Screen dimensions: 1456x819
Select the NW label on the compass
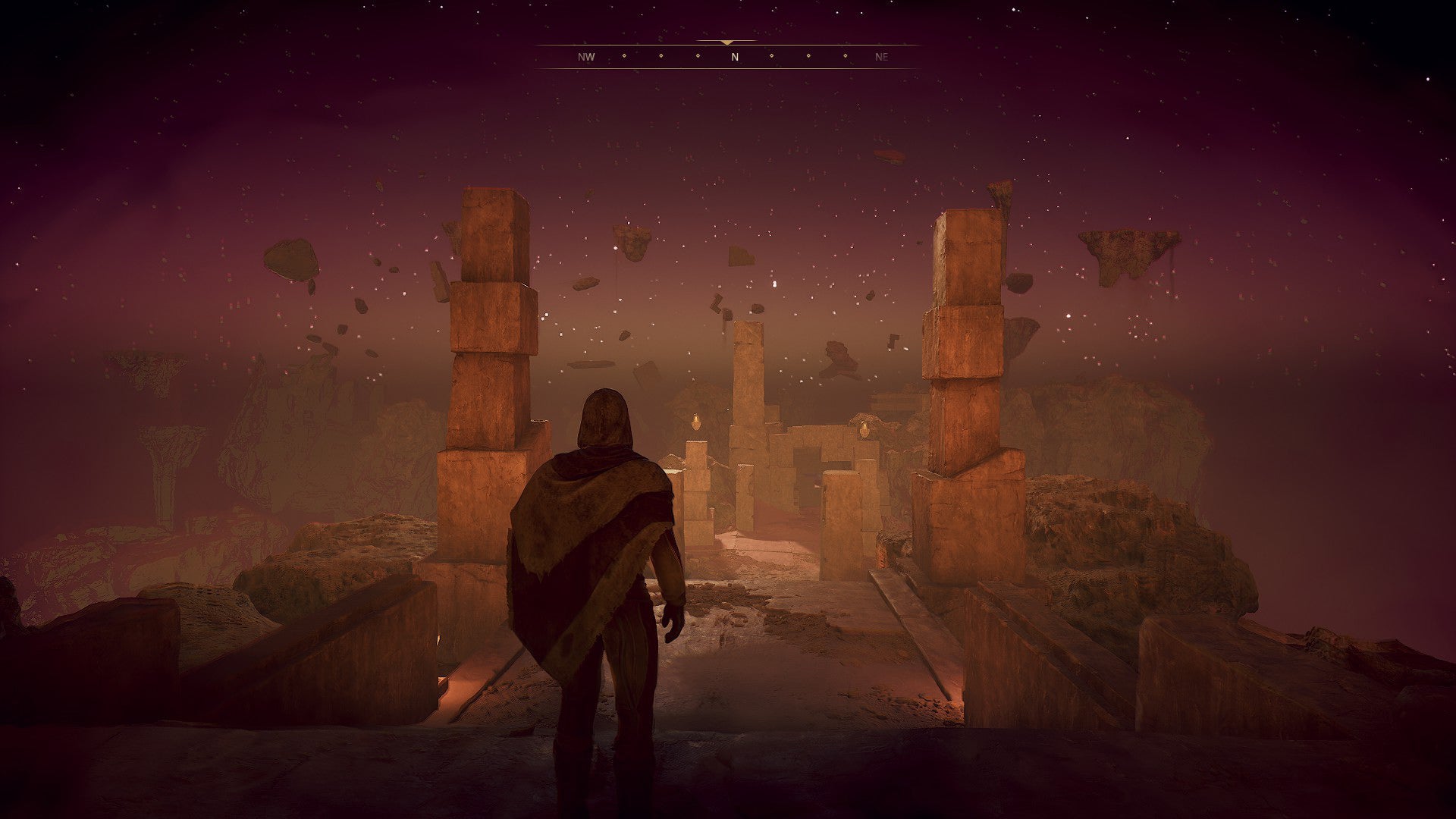point(585,56)
